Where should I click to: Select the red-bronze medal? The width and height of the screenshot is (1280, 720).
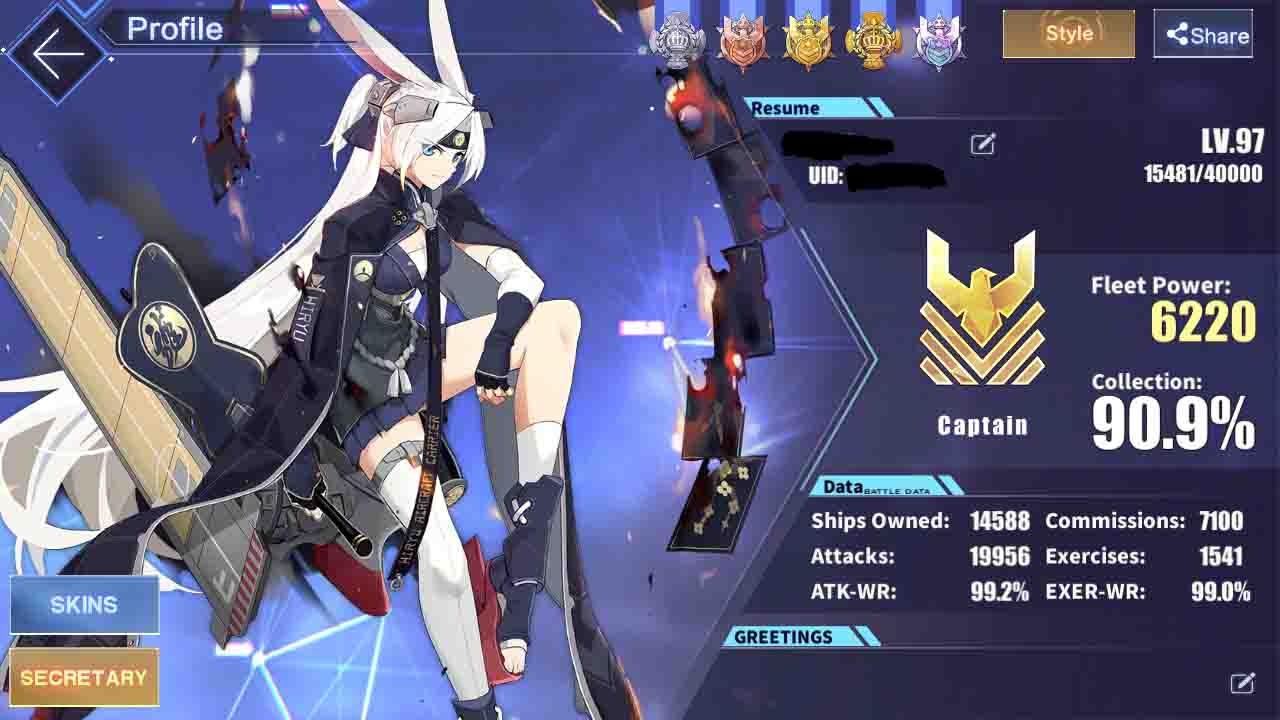click(x=743, y=41)
